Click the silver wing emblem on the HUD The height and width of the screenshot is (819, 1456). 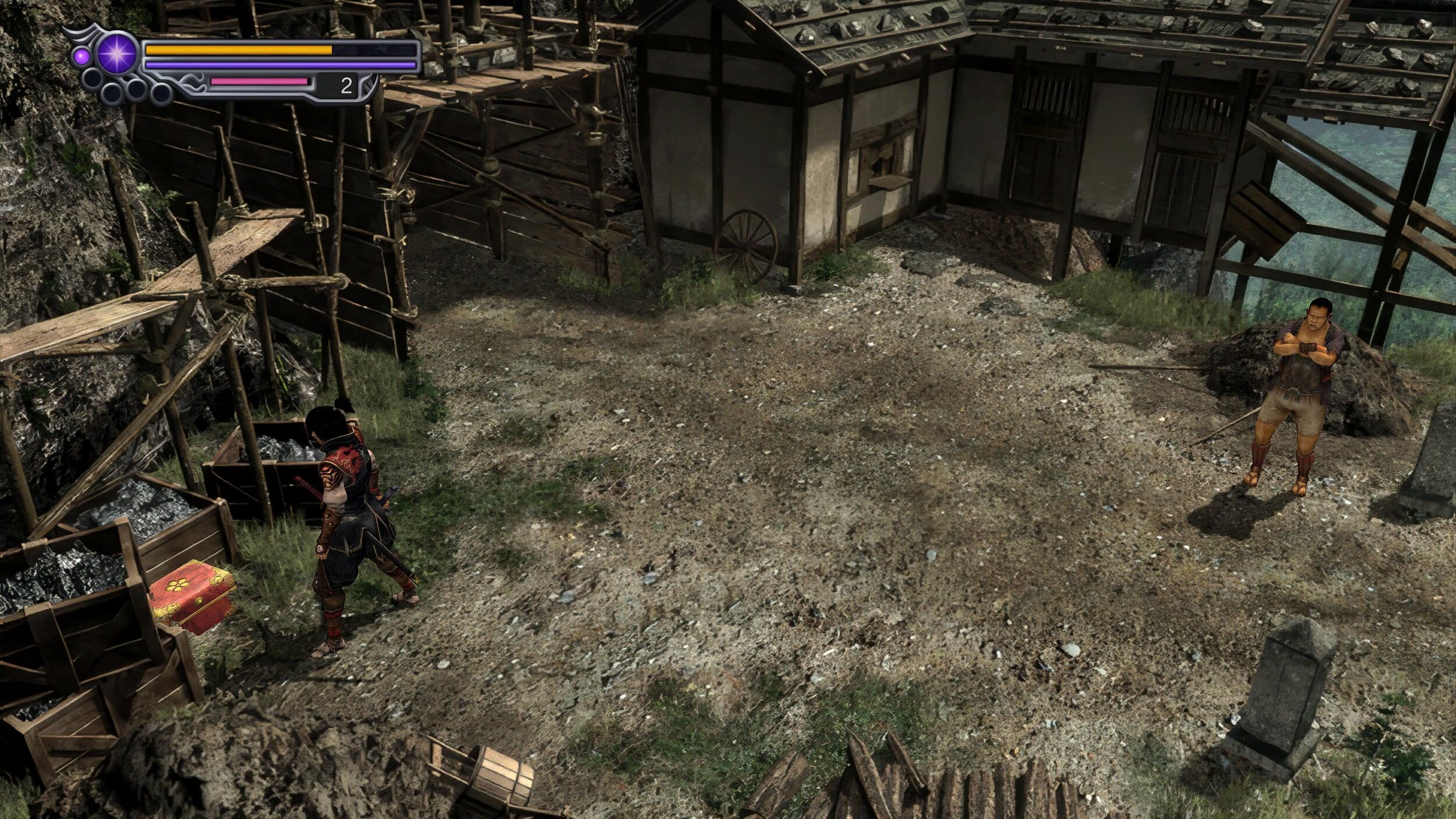(x=79, y=31)
